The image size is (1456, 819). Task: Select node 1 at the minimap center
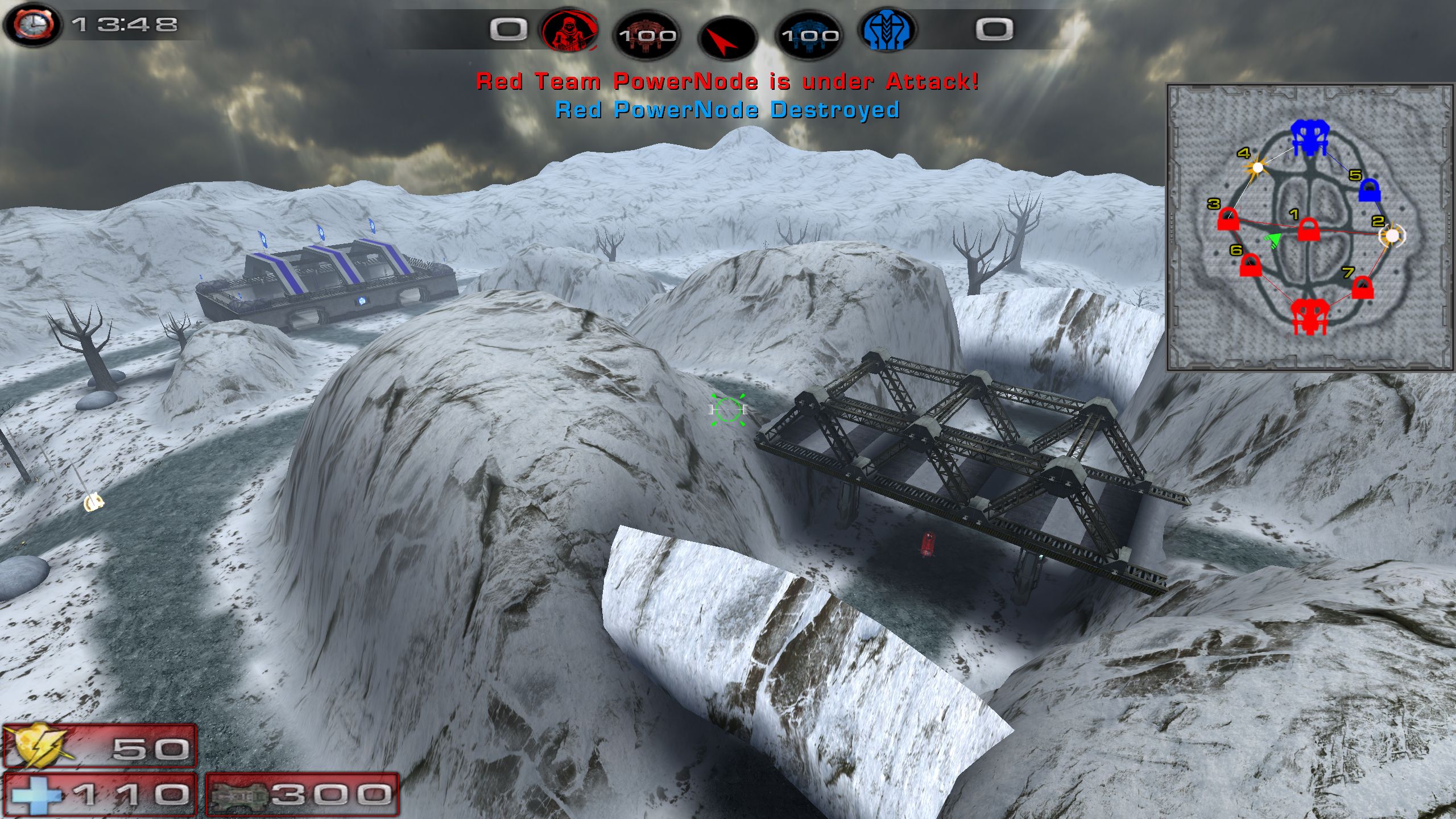click(1309, 230)
